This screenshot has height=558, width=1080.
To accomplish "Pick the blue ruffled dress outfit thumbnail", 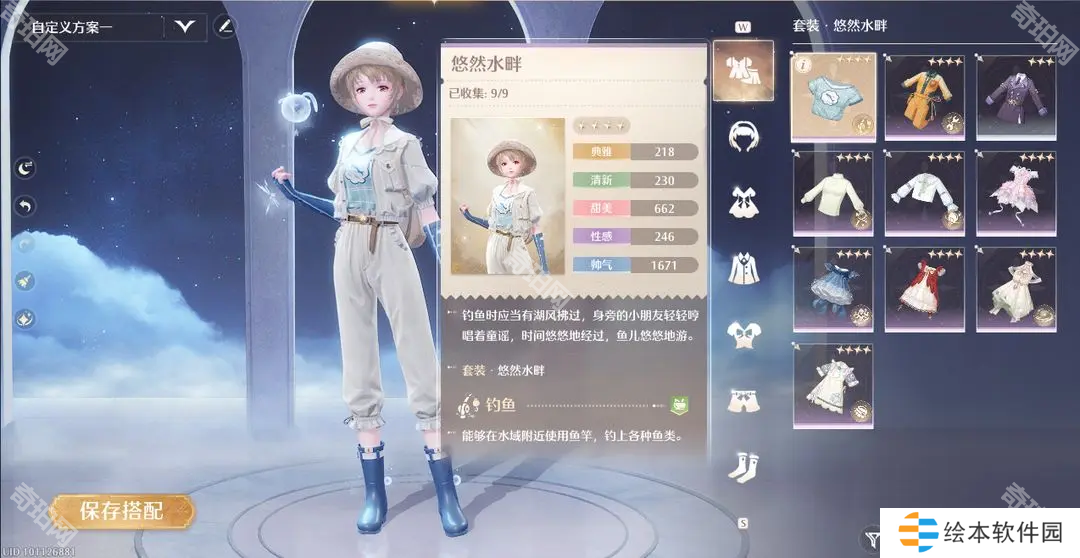I will pyautogui.click(x=833, y=288).
